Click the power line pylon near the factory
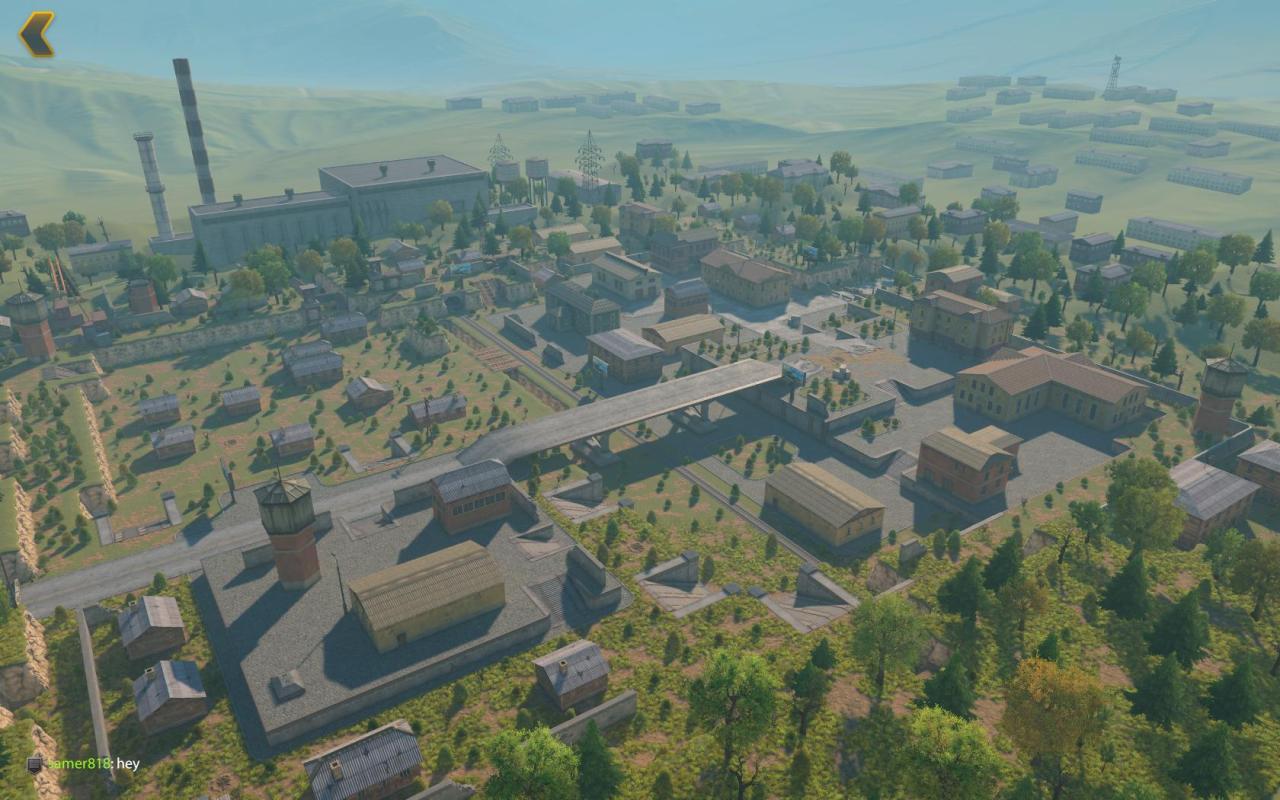 coord(500,155)
